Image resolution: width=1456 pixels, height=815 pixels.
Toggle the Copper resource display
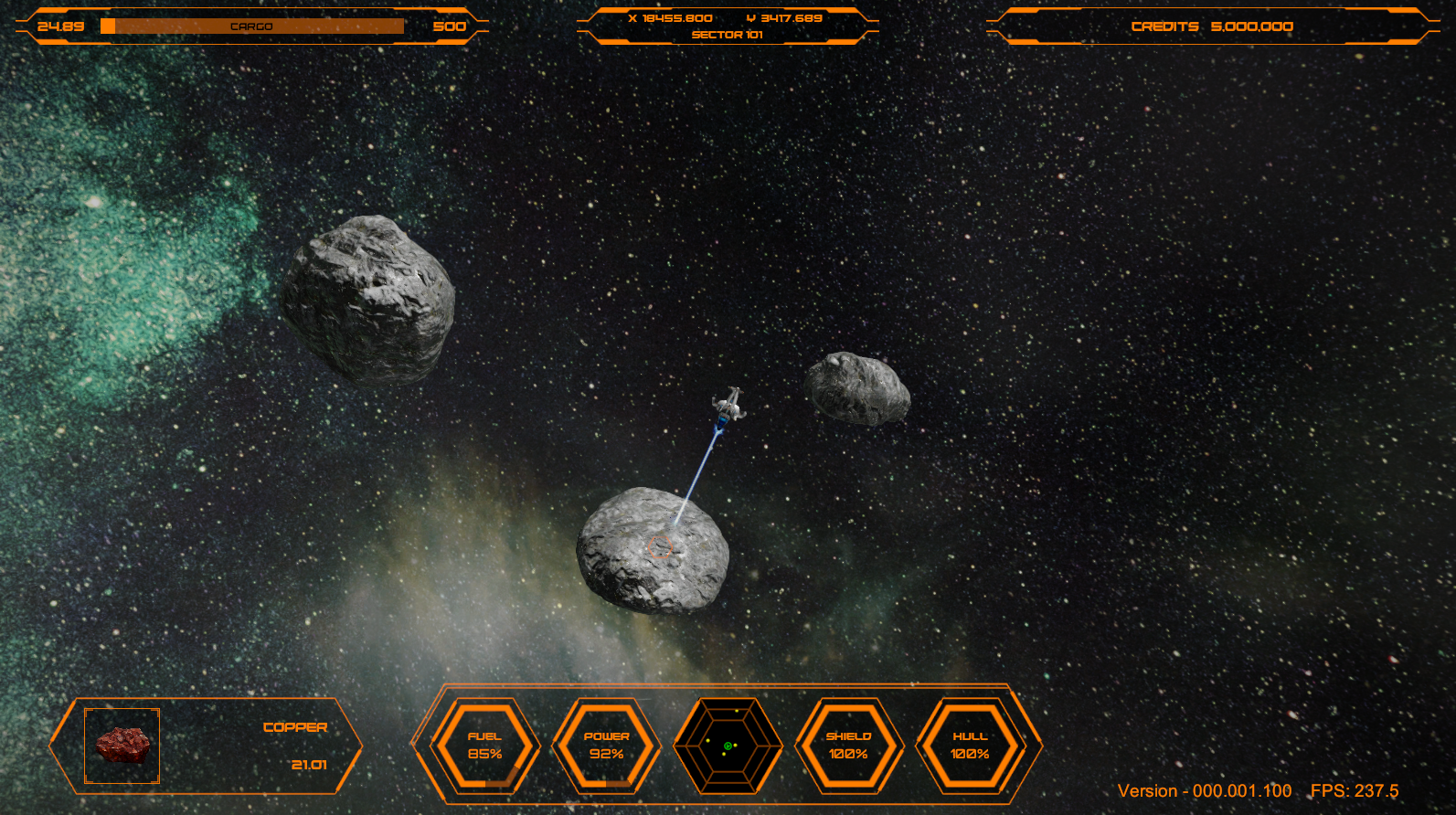pos(295,726)
